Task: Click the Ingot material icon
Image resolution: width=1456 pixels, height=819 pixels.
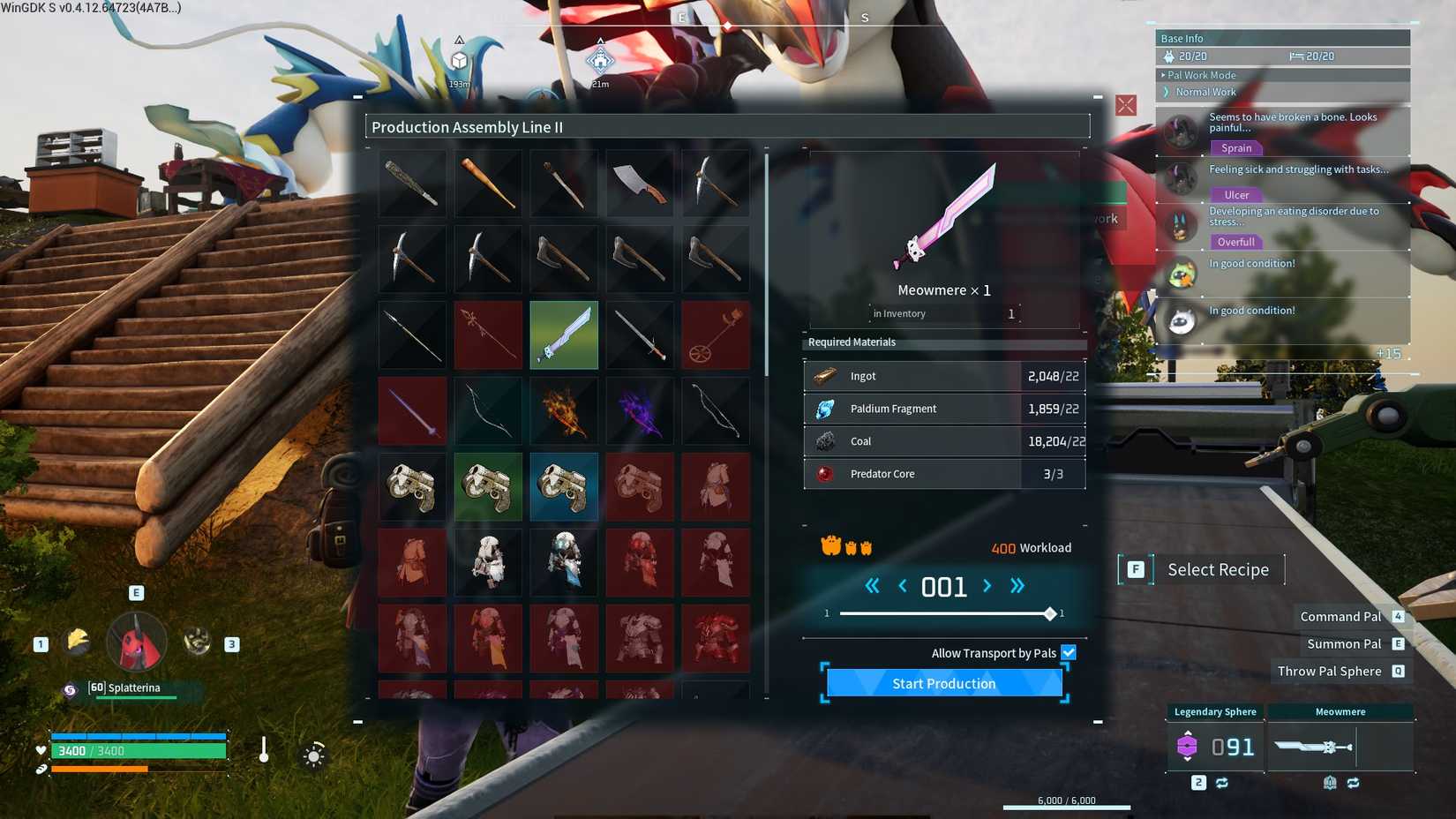Action: click(826, 375)
